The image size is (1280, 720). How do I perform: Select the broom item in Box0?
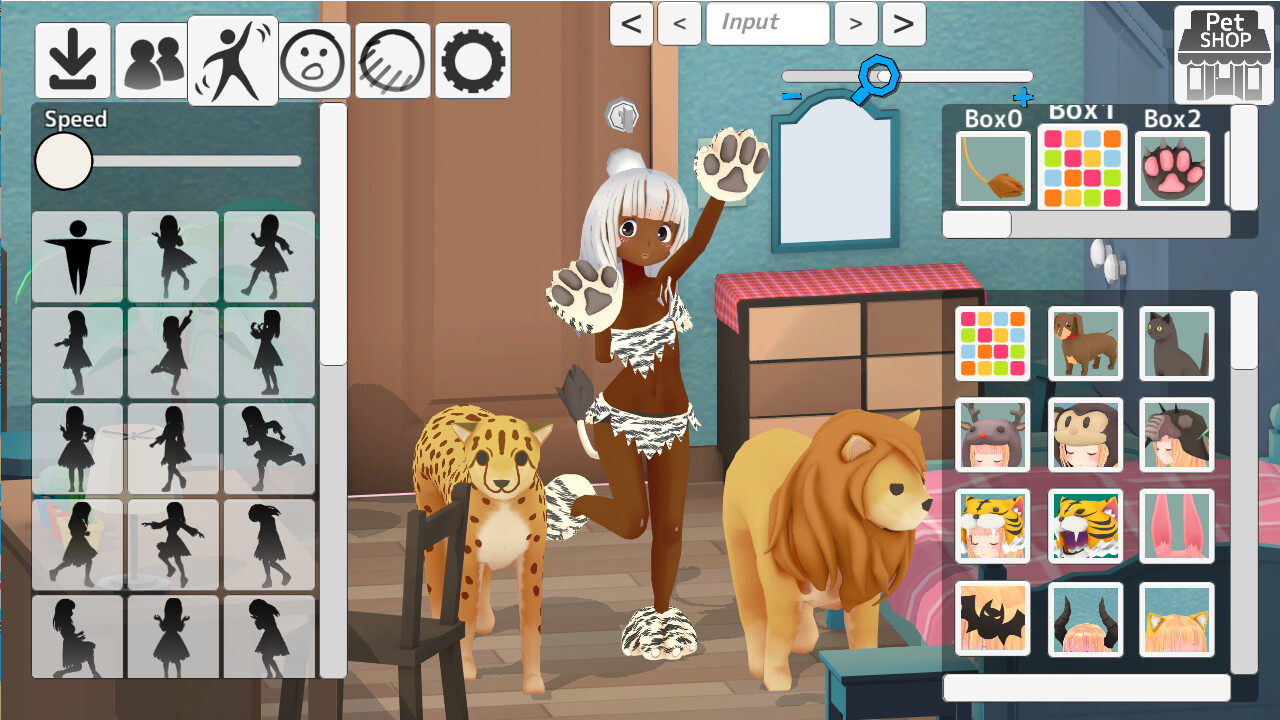tap(993, 166)
